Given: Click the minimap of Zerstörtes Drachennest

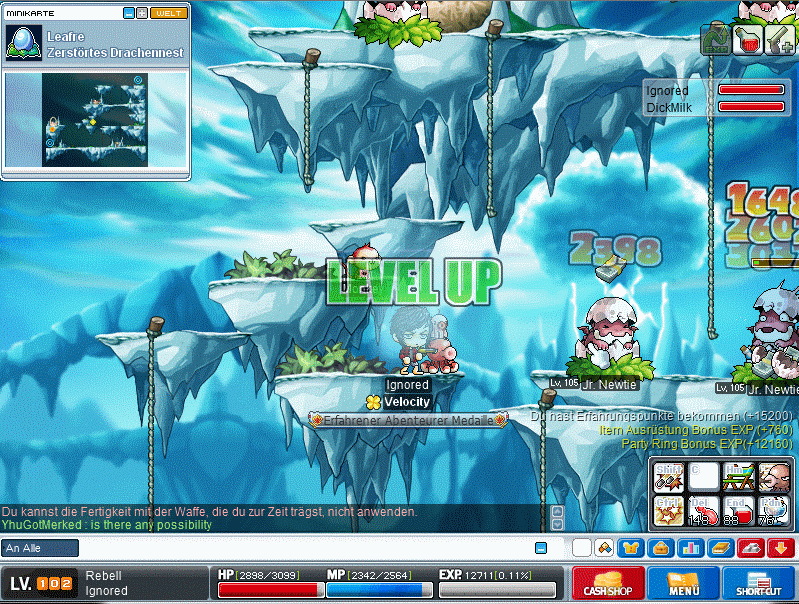Looking at the screenshot, I should point(95,121).
